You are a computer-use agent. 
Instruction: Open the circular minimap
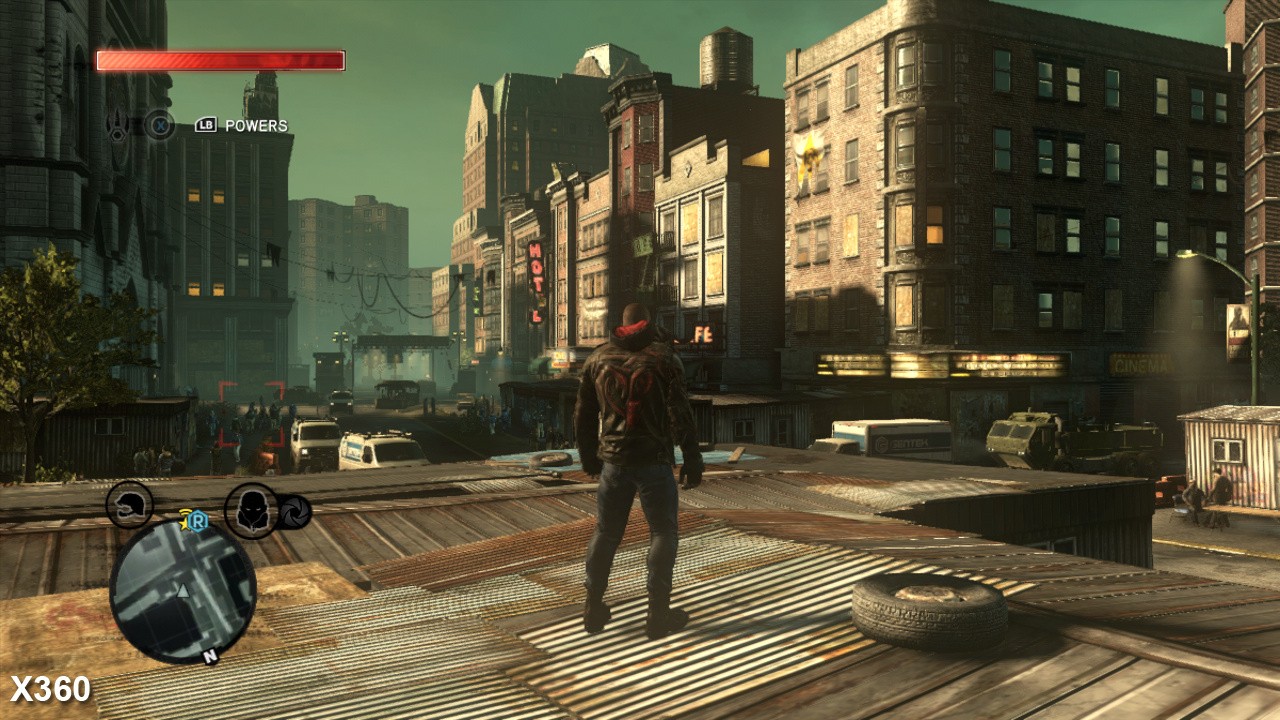[x=182, y=590]
